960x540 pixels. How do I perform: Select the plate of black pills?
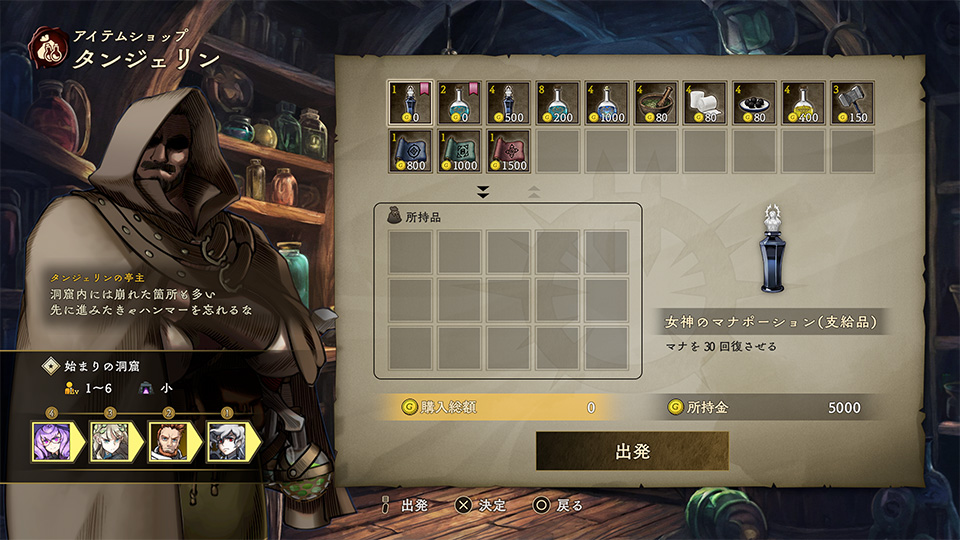[752, 103]
